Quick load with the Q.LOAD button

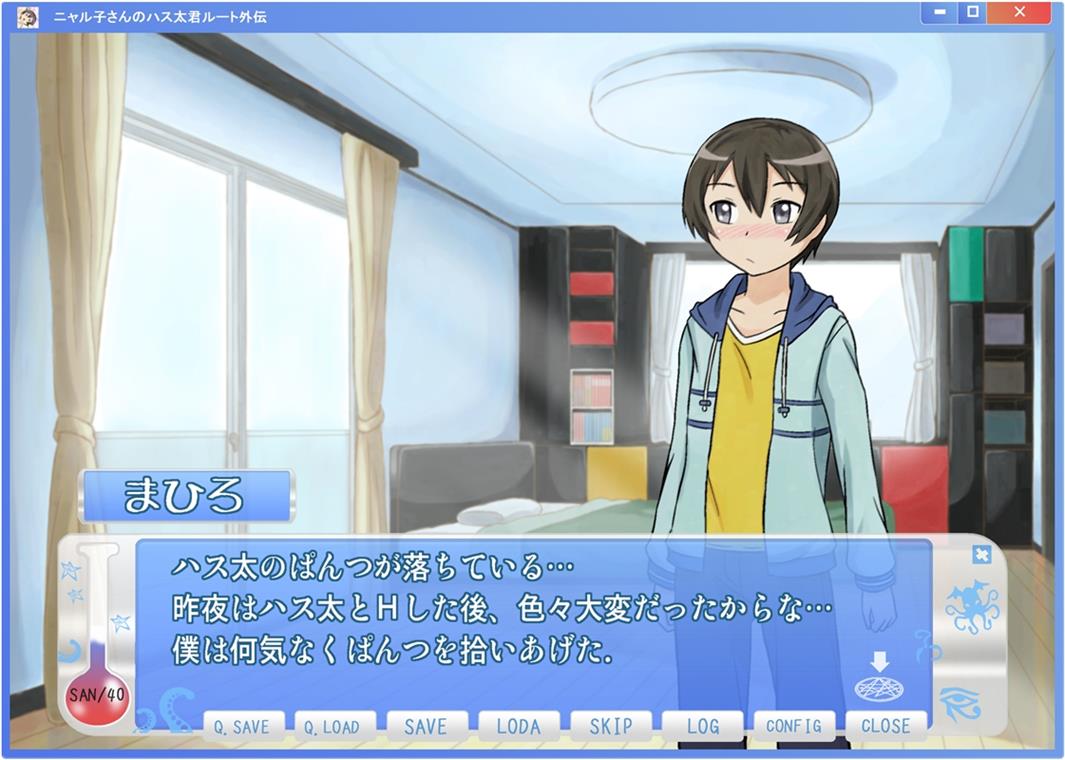(x=333, y=726)
